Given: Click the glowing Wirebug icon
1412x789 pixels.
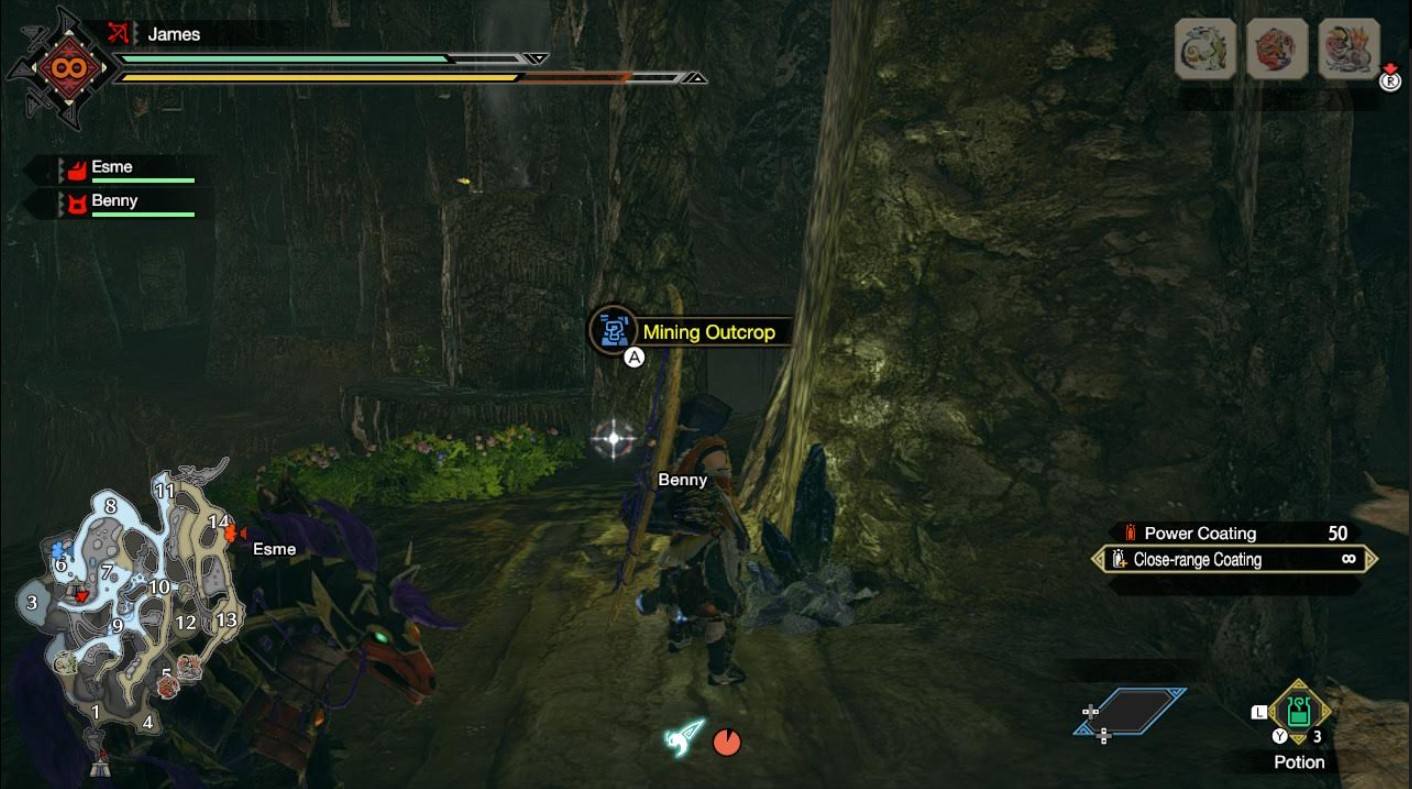Looking at the screenshot, I should tap(685, 738).
